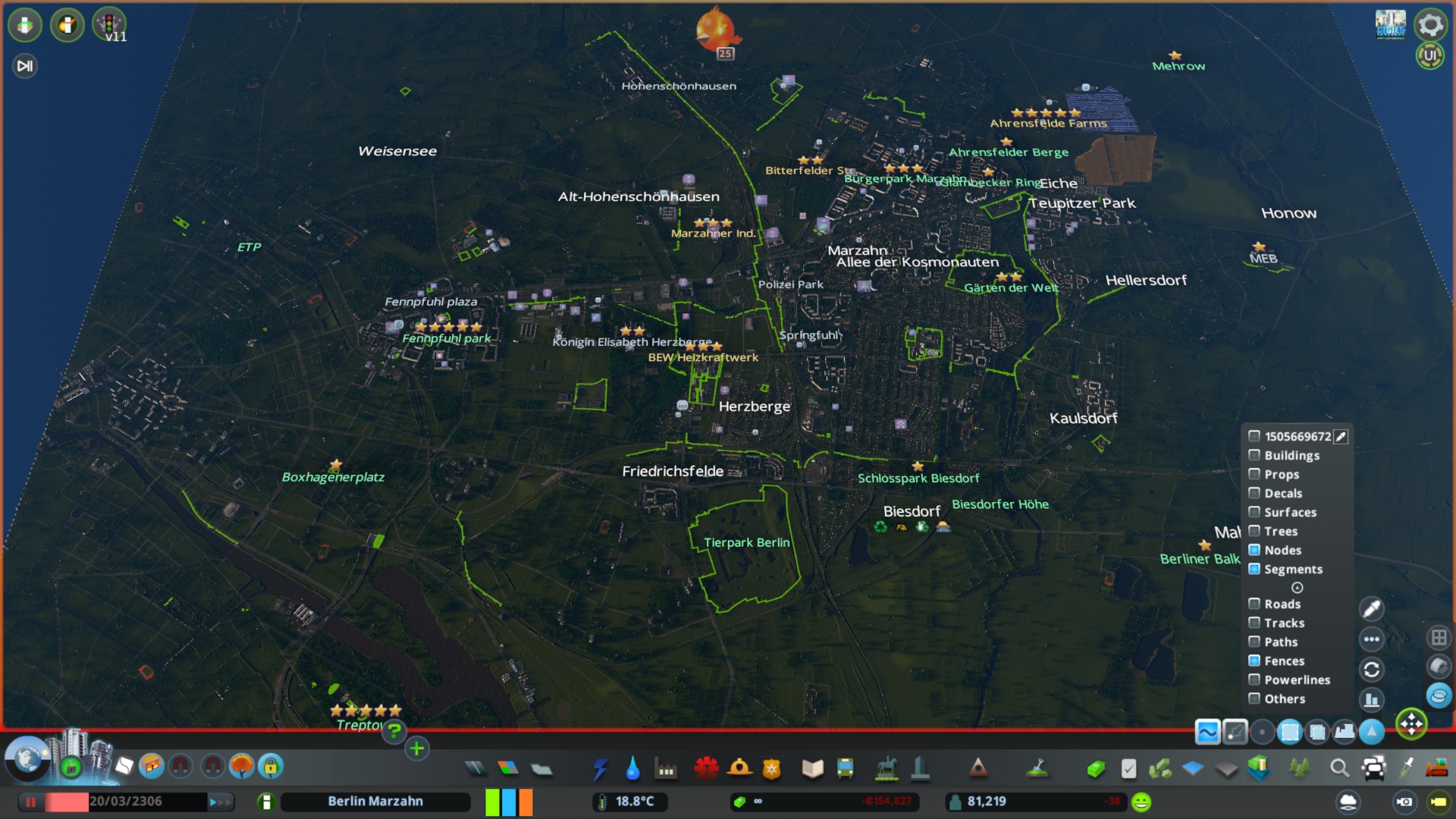Open the Education menu via book icon
Screen dimensions: 1456x819
tap(813, 768)
